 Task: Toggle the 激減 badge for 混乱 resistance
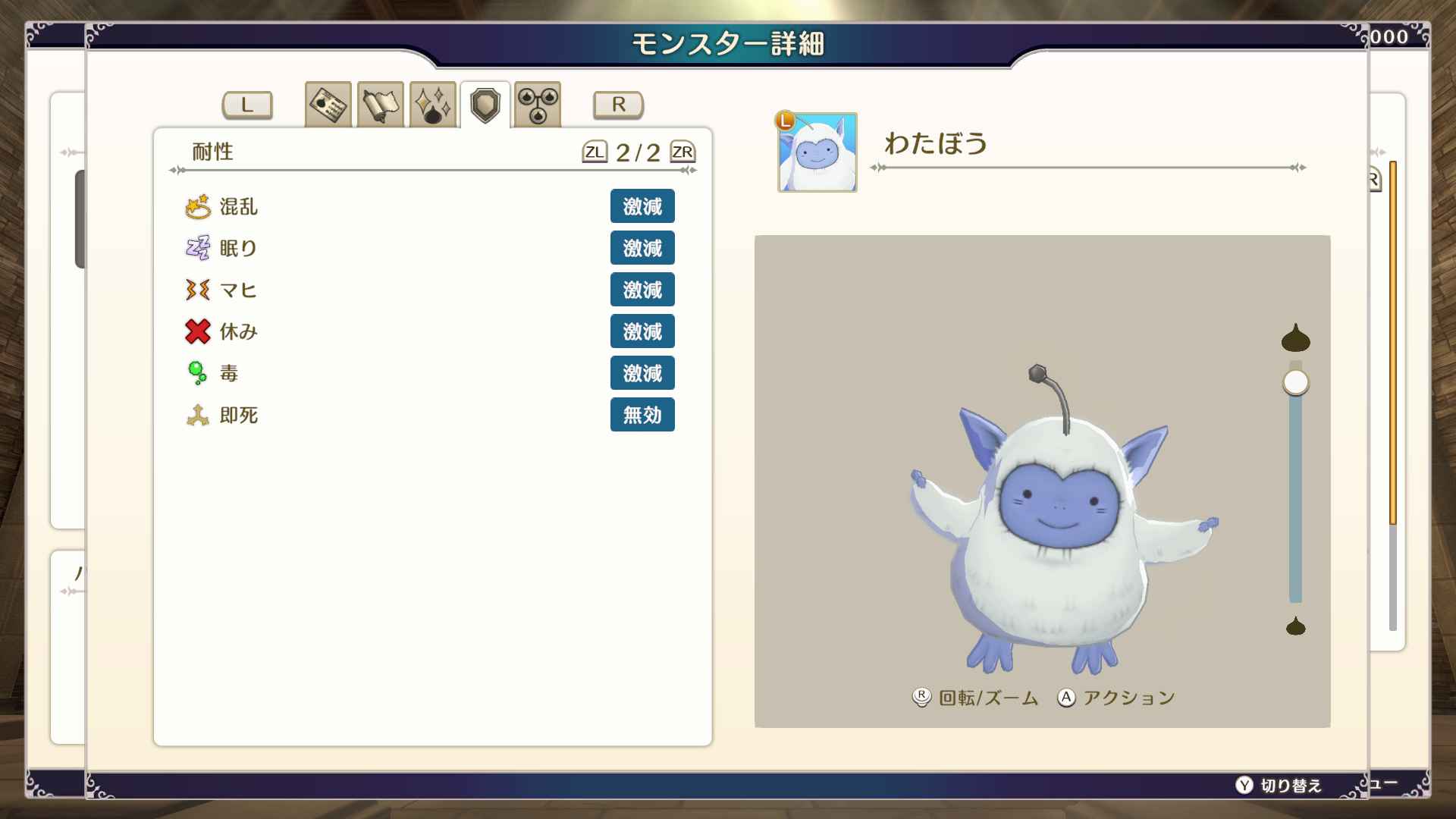tap(642, 206)
